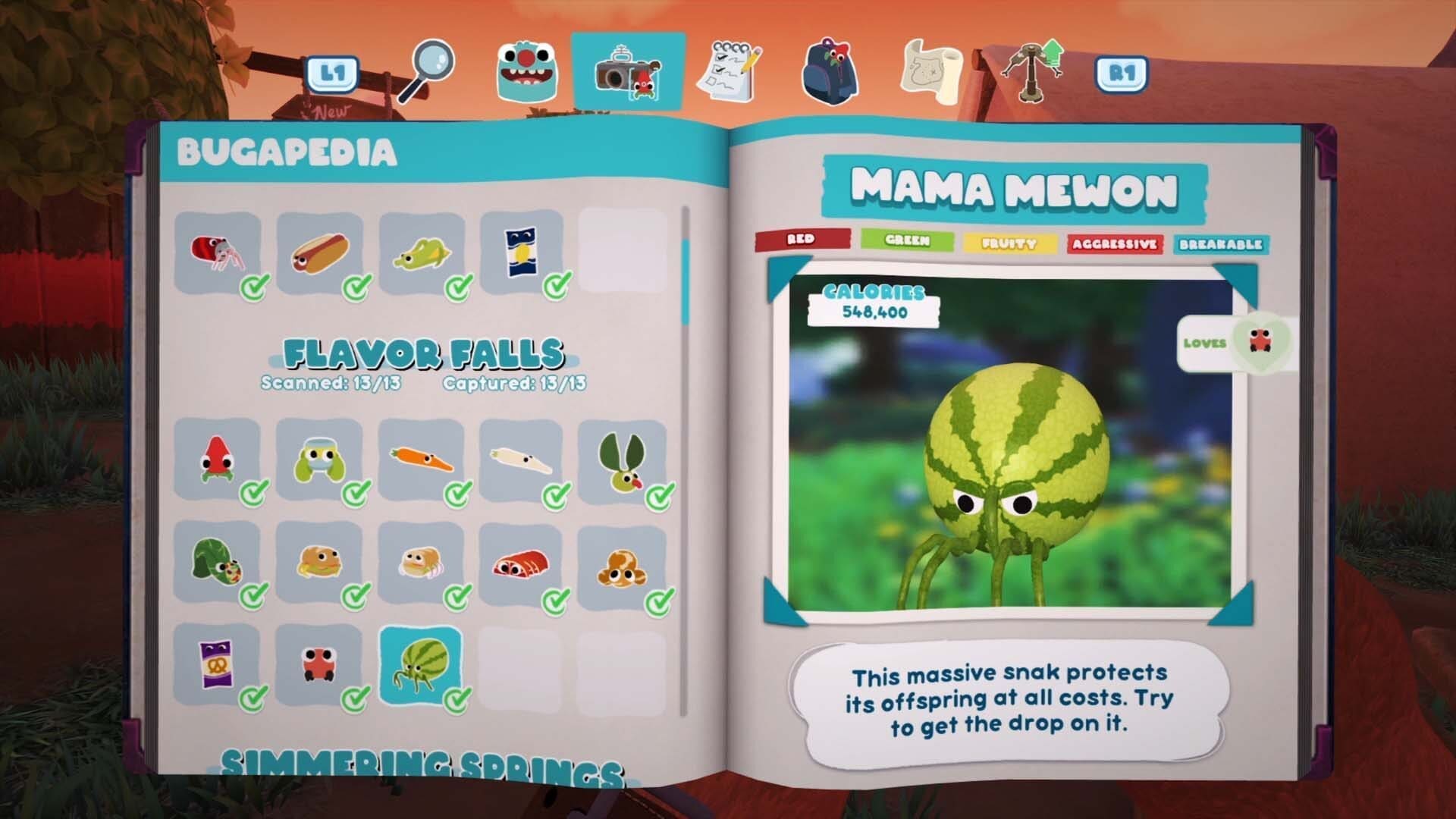This screenshot has width=1456, height=819.
Task: Select the burger bug entry
Action: (x=319, y=562)
